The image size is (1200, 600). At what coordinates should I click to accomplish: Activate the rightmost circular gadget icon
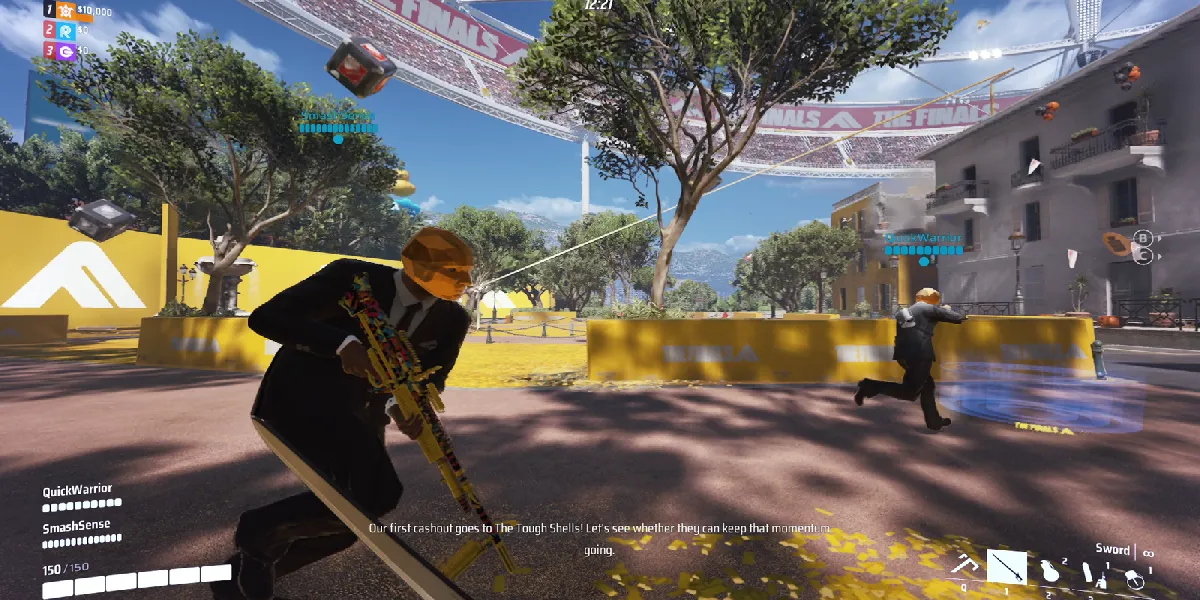tap(1135, 577)
